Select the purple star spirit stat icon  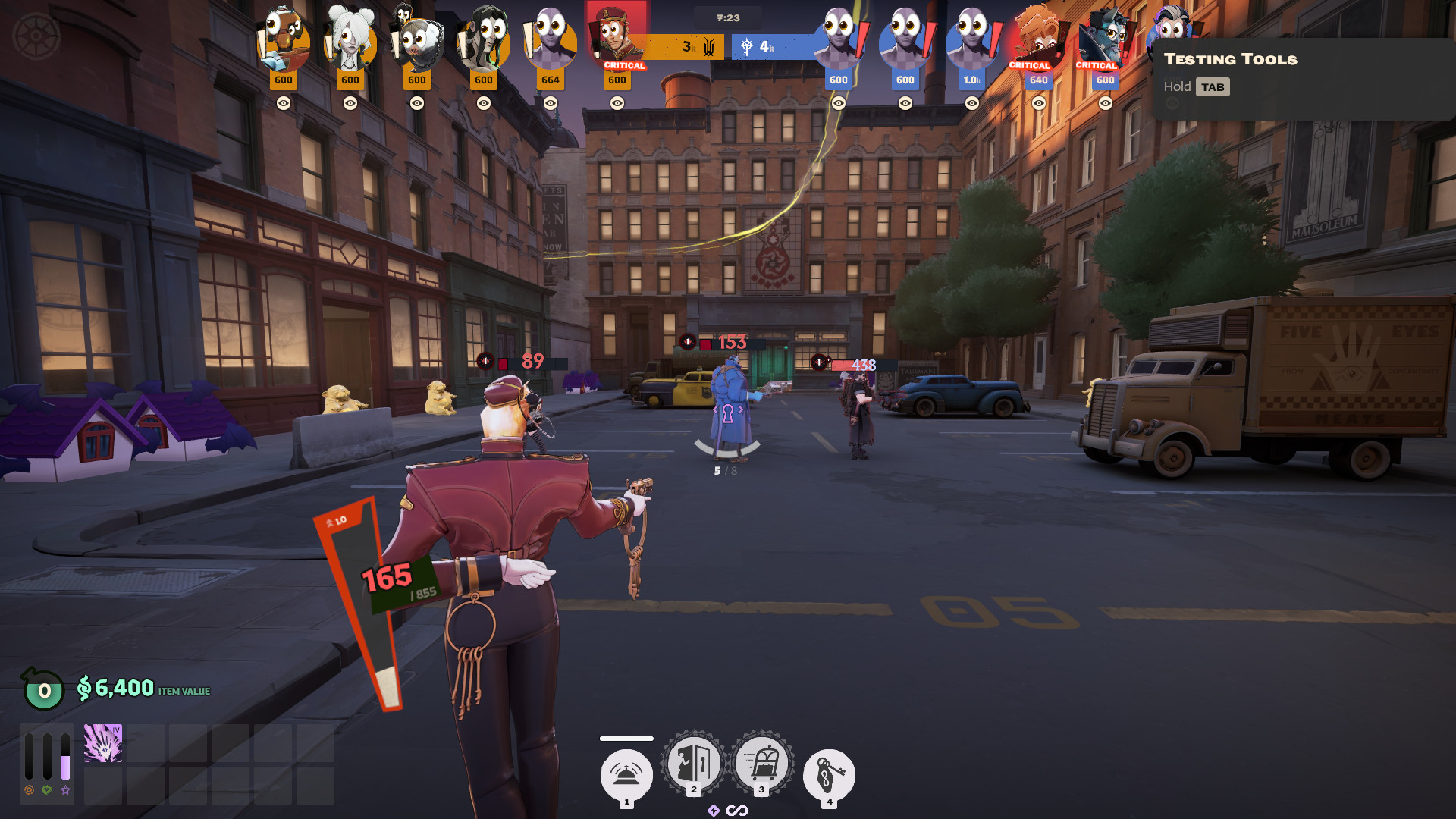click(x=65, y=790)
